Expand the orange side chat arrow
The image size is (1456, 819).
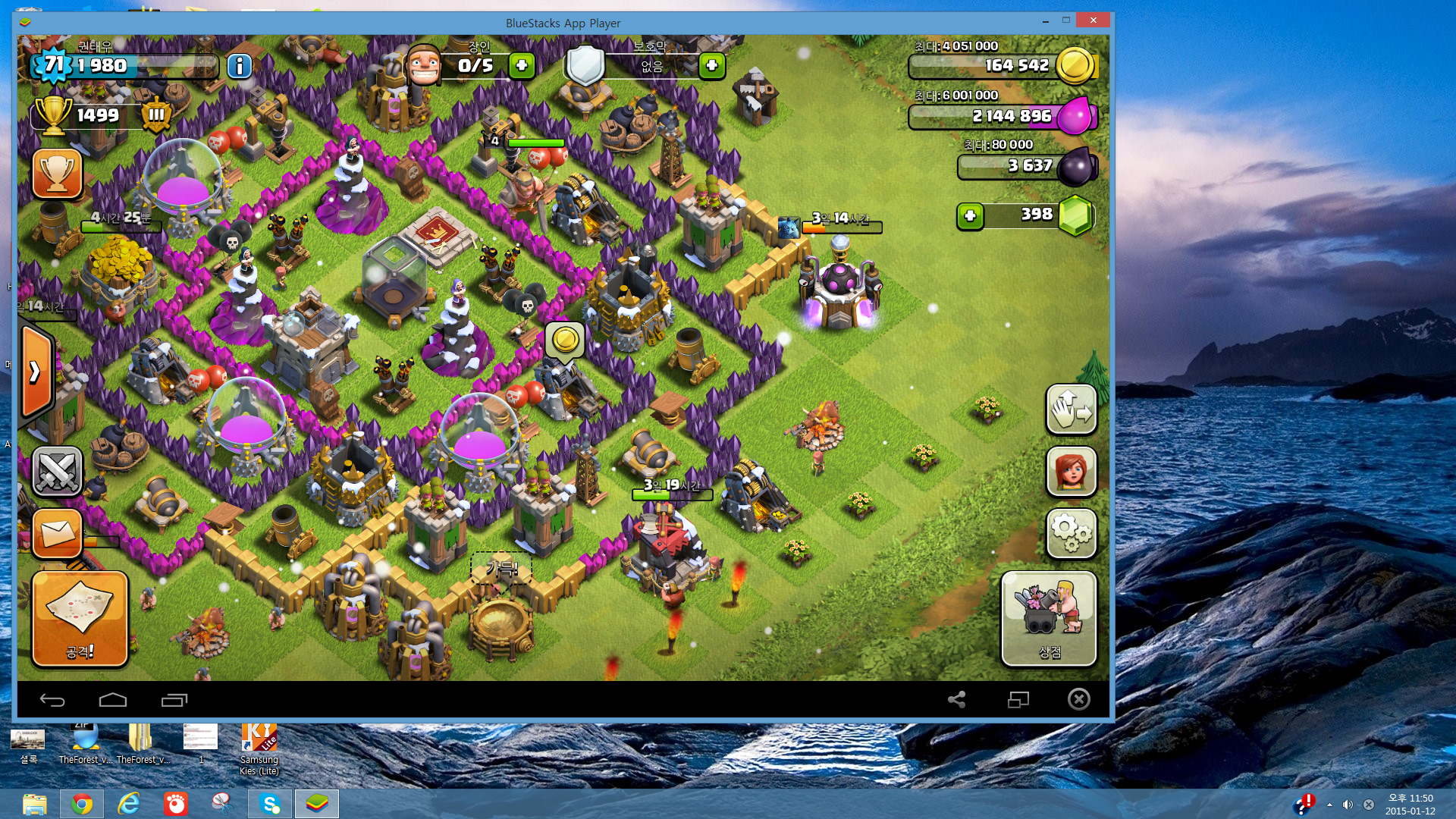point(36,372)
